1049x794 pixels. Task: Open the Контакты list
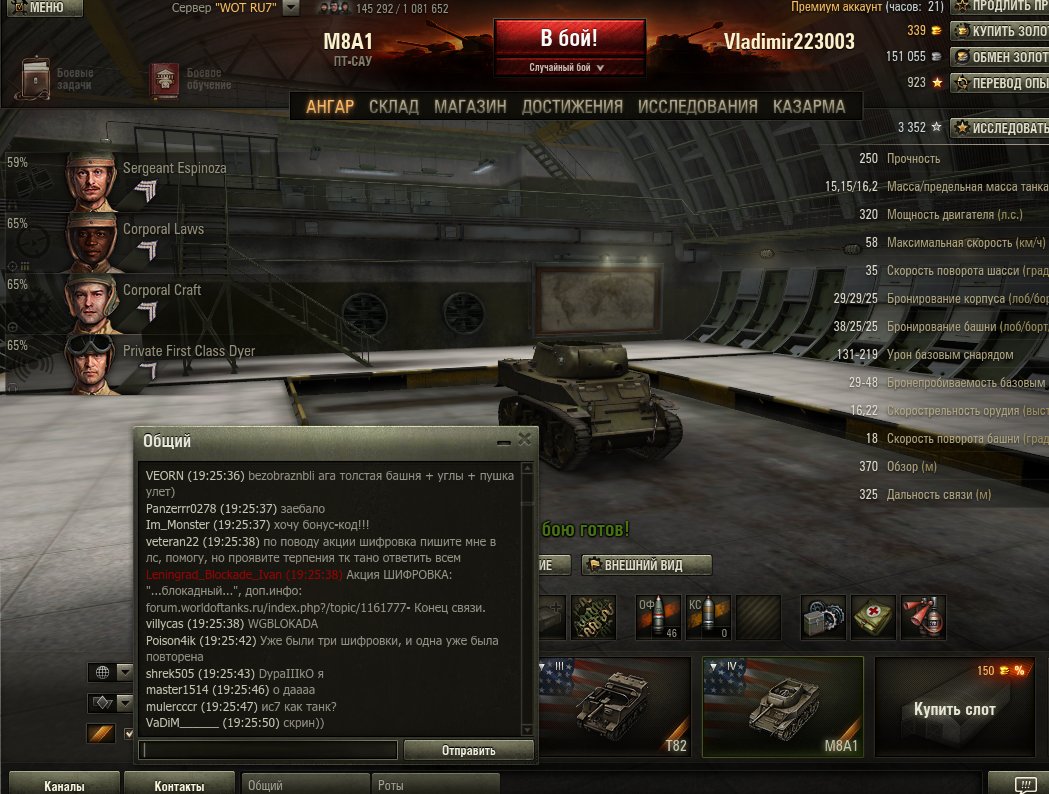(179, 786)
